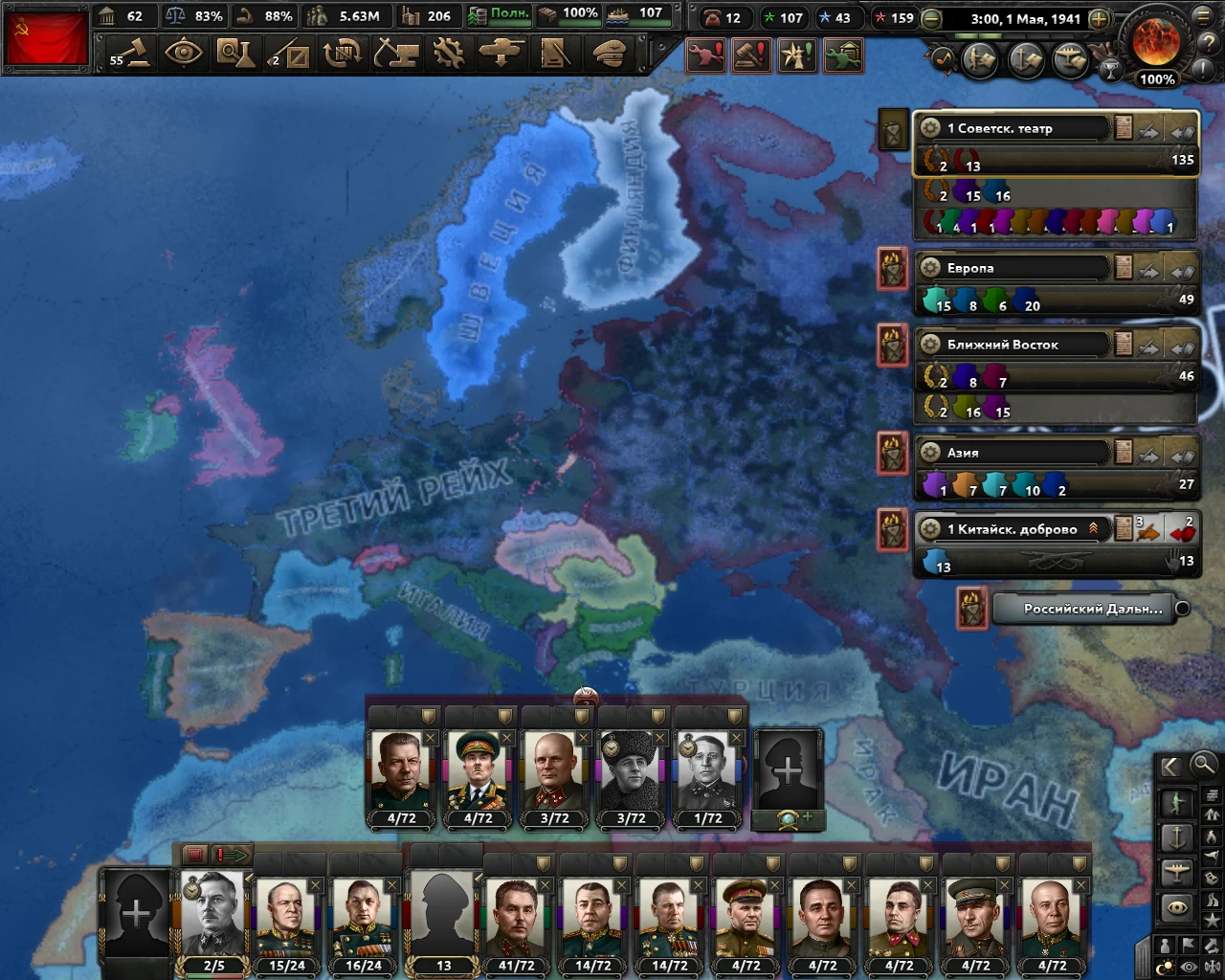Open the production tab with the anvil icon
Viewport: 1225px width, 980px height.
pos(395,55)
